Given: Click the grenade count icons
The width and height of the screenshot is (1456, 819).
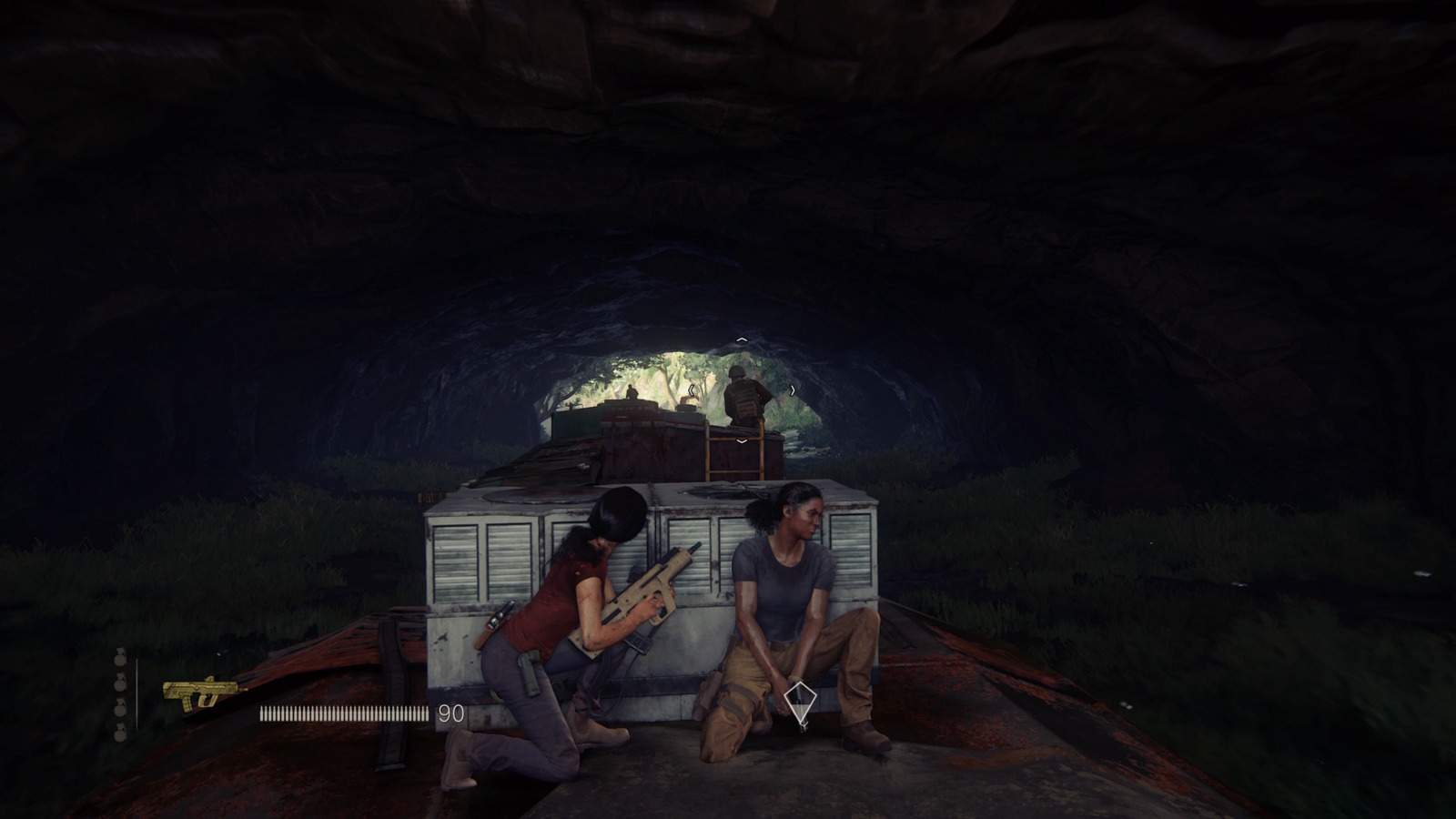Looking at the screenshot, I should pyautogui.click(x=120, y=694).
